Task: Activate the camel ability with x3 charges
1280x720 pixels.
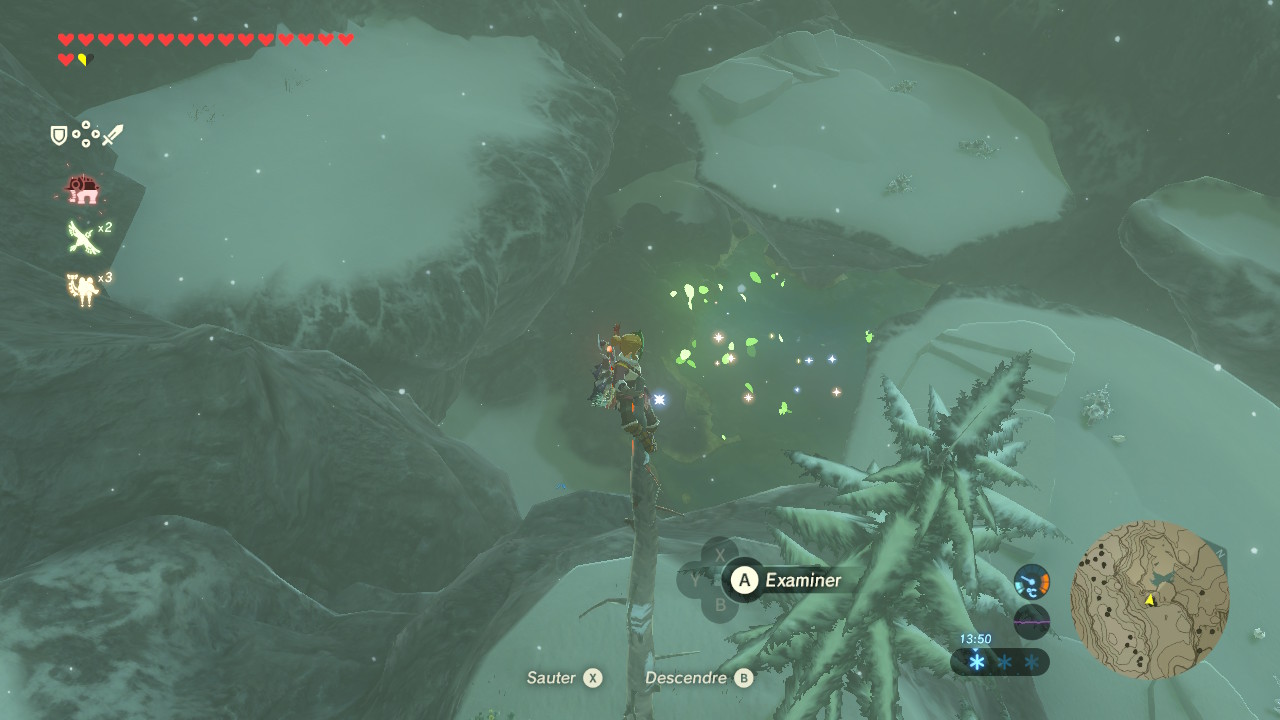Action: (81, 289)
